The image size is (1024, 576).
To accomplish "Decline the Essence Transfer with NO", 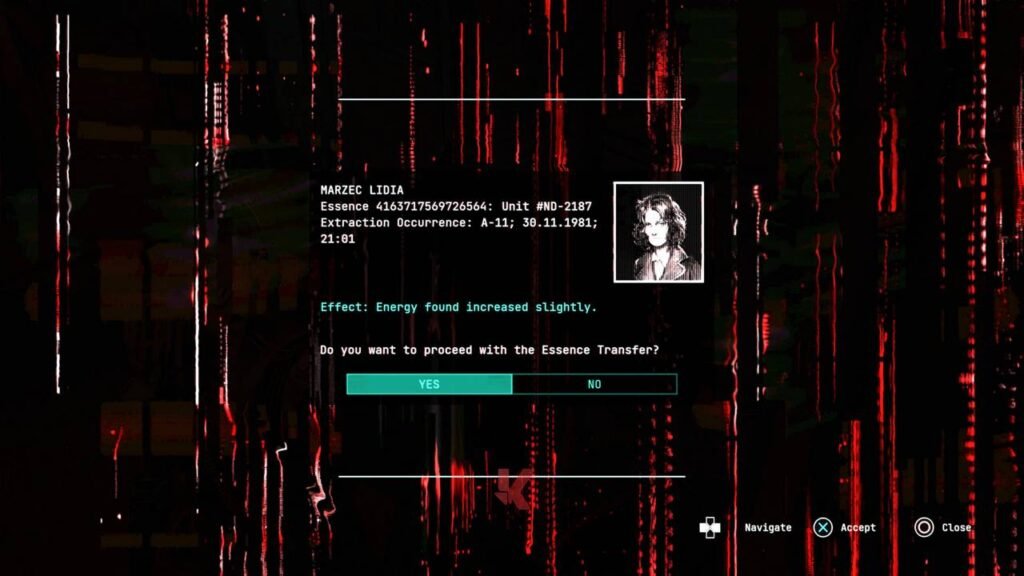I will [x=594, y=384].
